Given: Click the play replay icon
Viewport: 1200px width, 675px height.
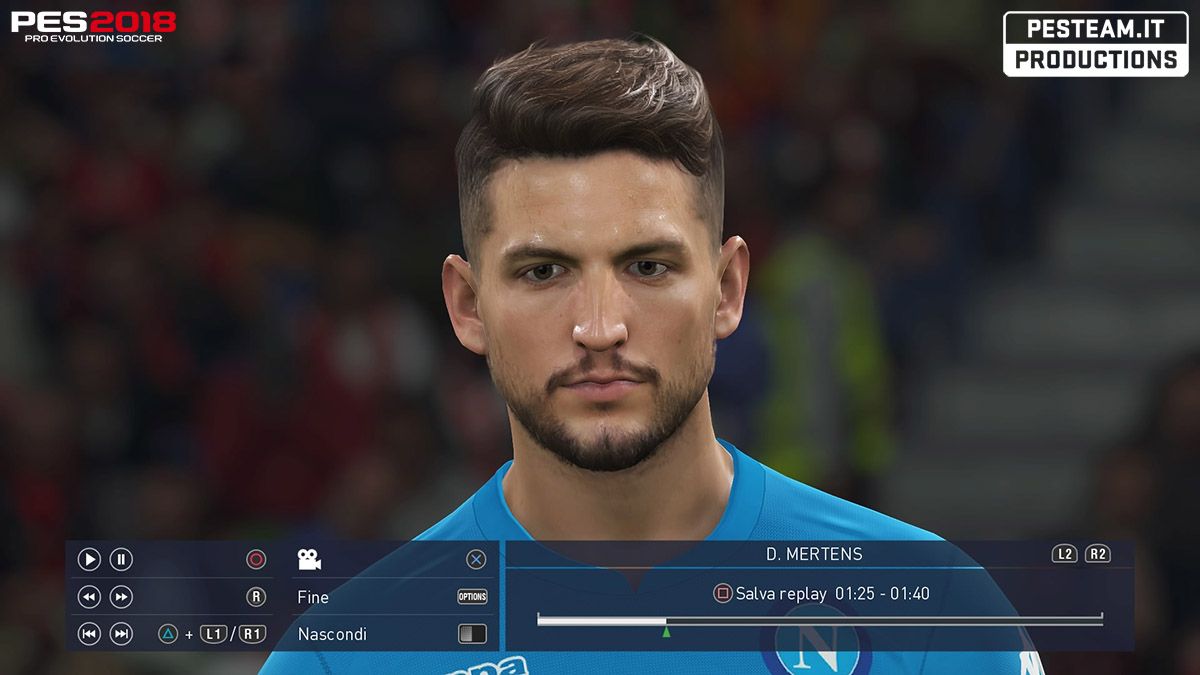Looking at the screenshot, I should point(89,560).
